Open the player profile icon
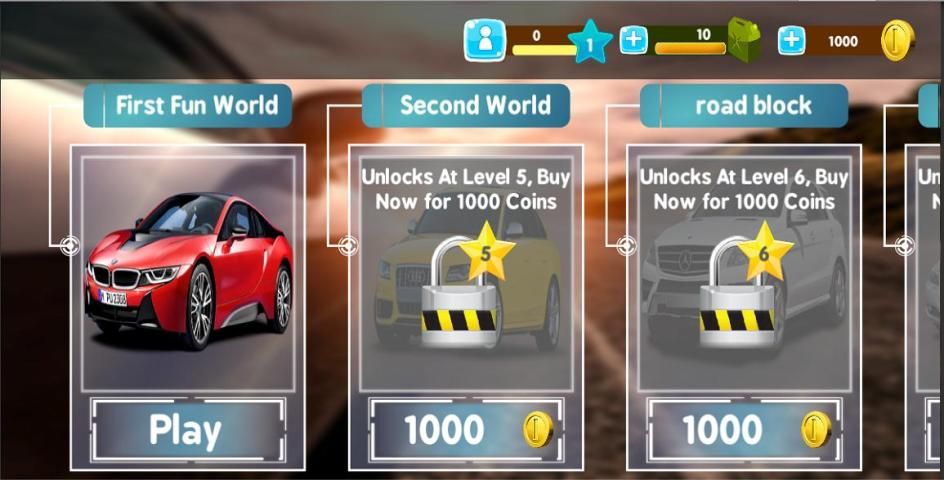This screenshot has height=480, width=944. [x=485, y=40]
